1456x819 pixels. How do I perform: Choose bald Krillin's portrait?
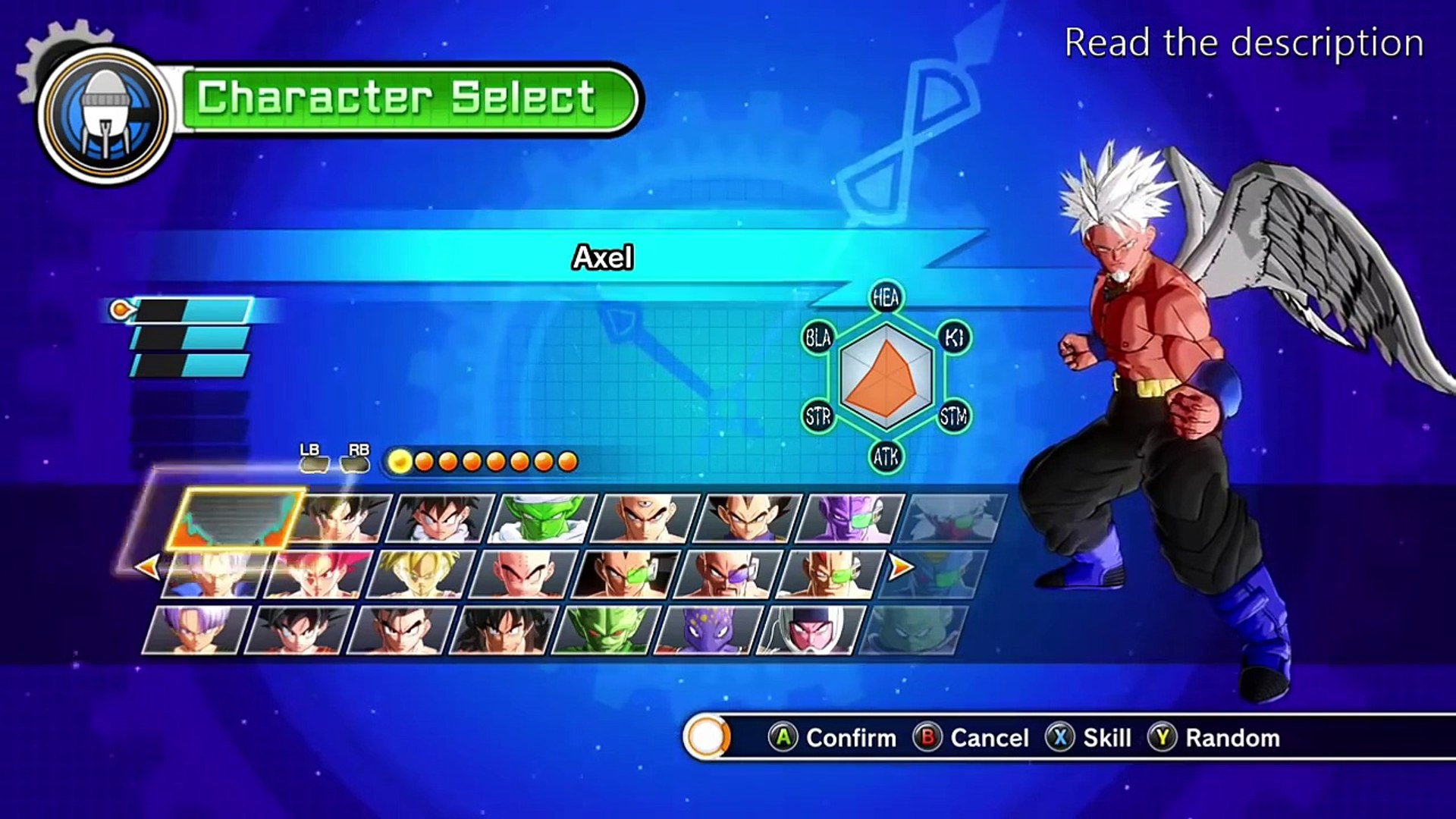pyautogui.click(x=523, y=574)
